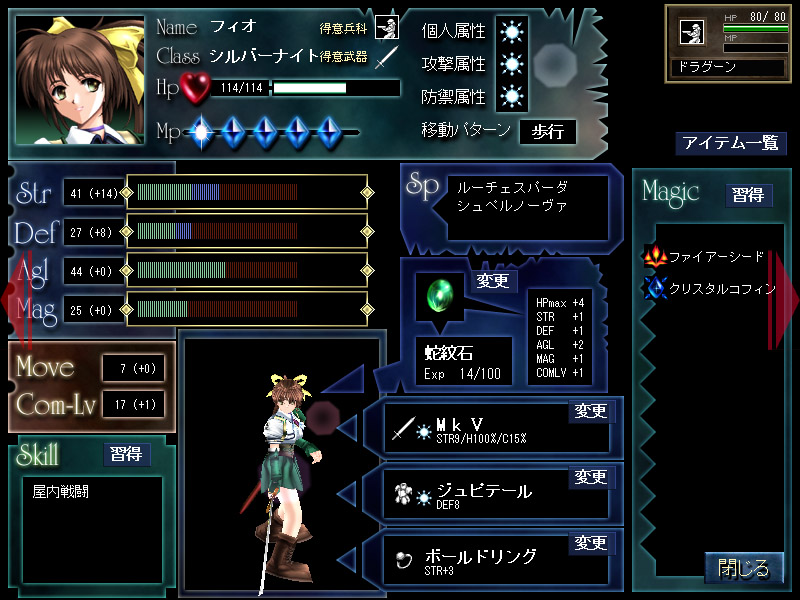
Task: Click 習得 in the Magic panel
Action: pos(749,195)
